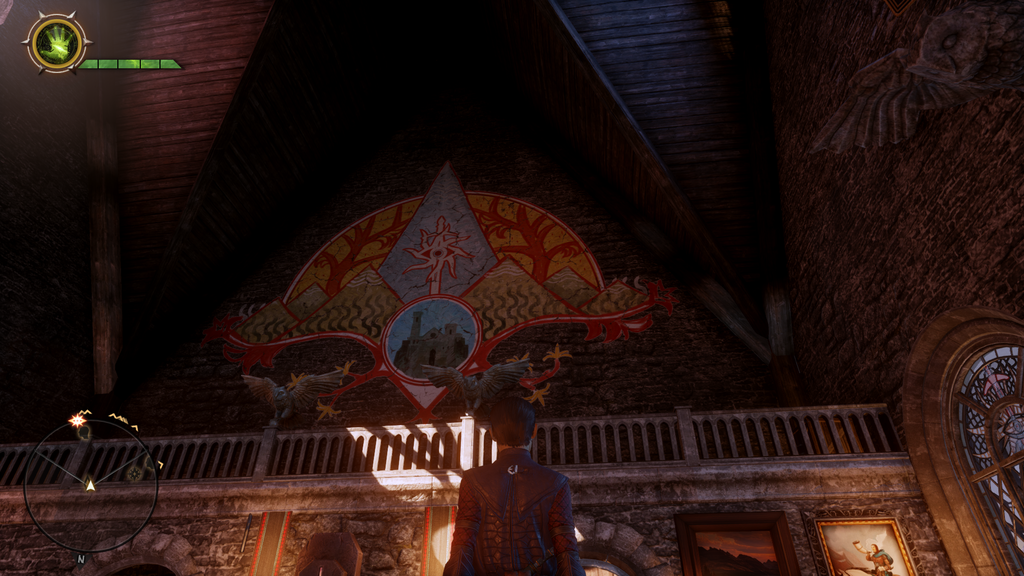
Task: Click the north indicator below the minimap
Action: click(81, 559)
